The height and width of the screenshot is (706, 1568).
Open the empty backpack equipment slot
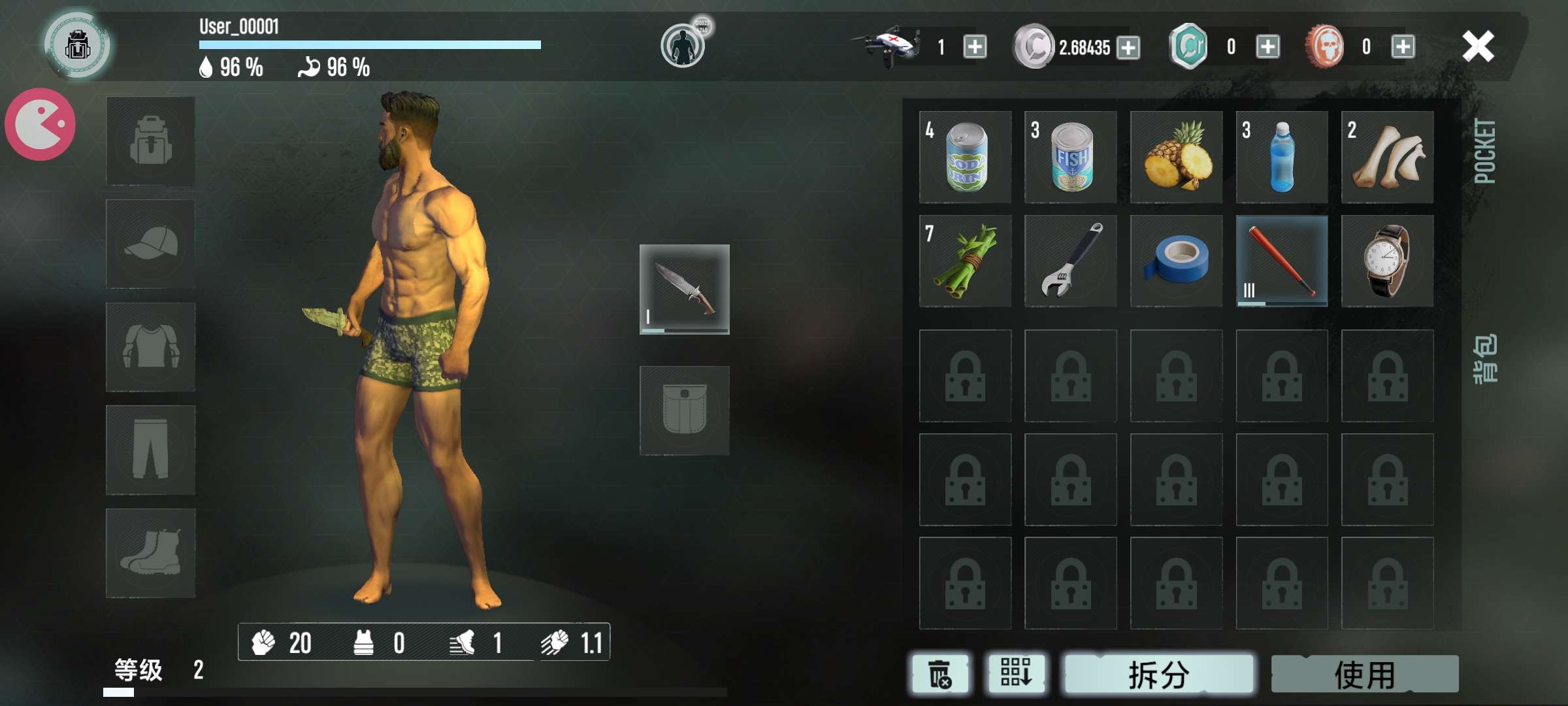tap(150, 141)
